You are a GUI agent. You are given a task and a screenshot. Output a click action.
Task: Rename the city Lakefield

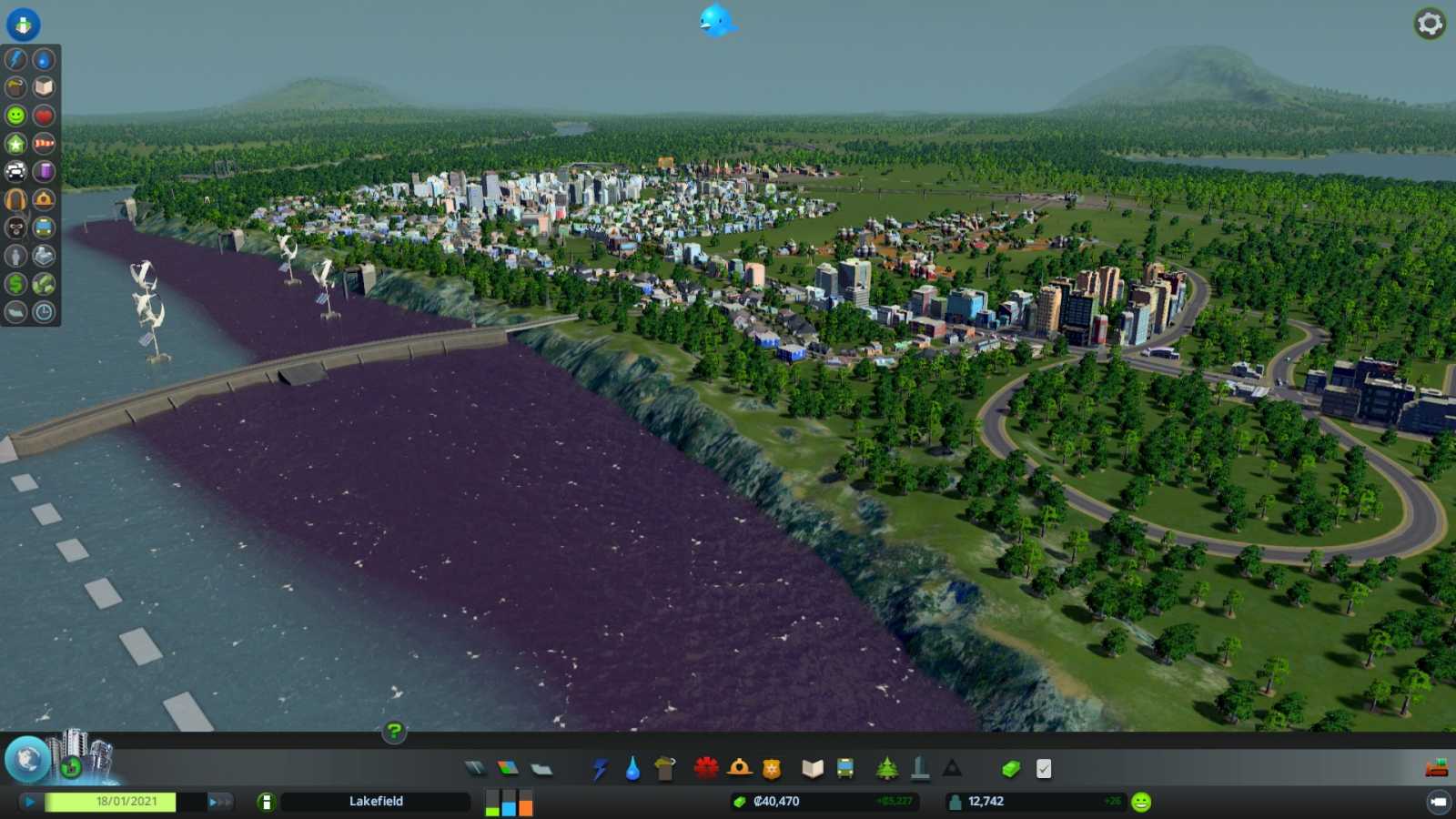click(x=376, y=802)
